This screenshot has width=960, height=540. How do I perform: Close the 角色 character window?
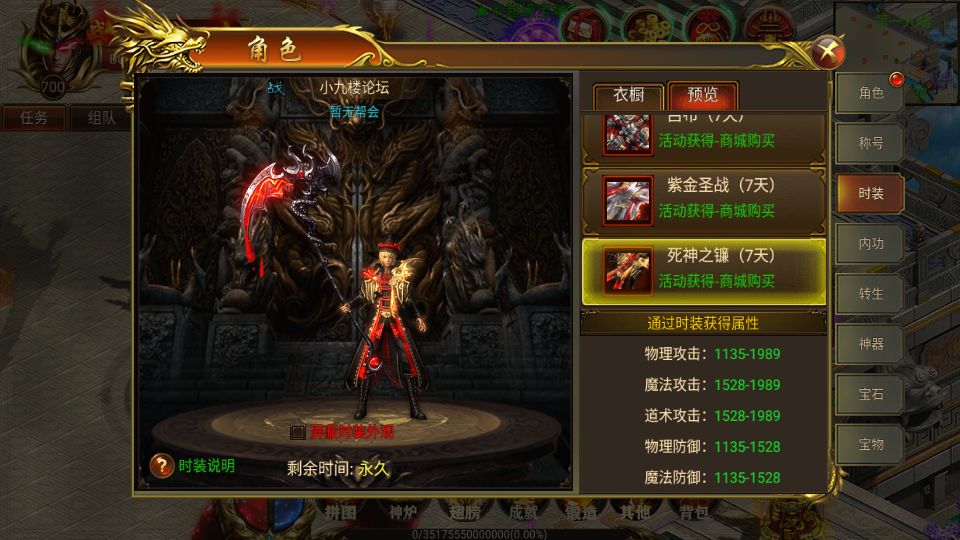[828, 50]
